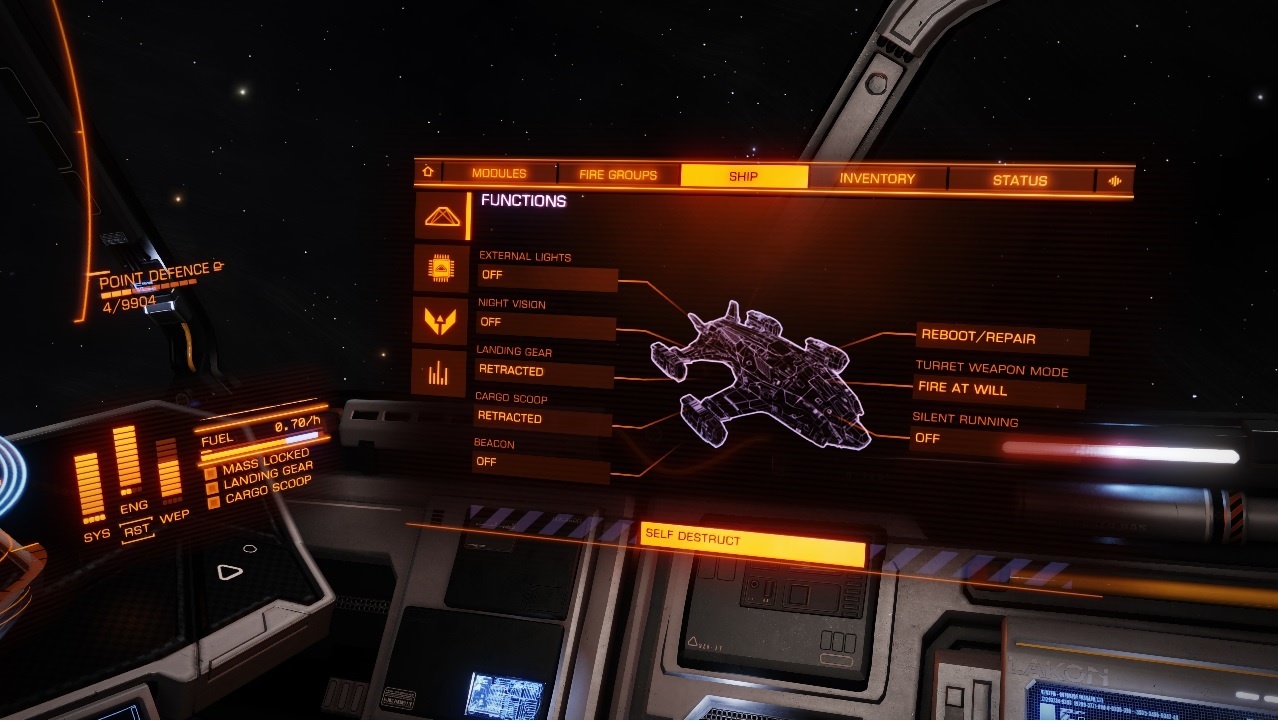Activate Reboot/Repair
Screen dimensions: 1278x721
pyautogui.click(x=1002, y=338)
